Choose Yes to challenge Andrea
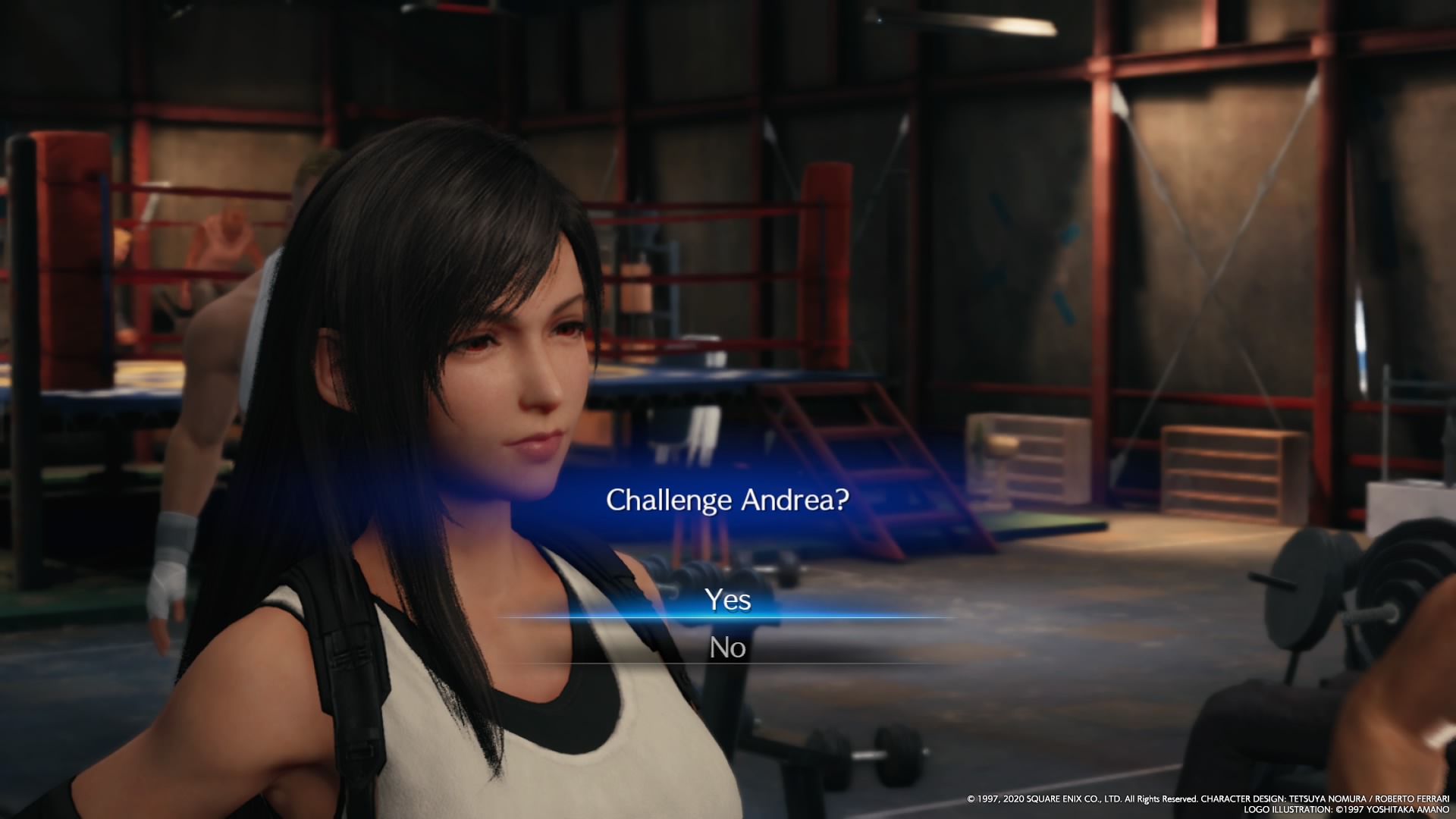This screenshot has width=1456, height=819. pos(728,600)
